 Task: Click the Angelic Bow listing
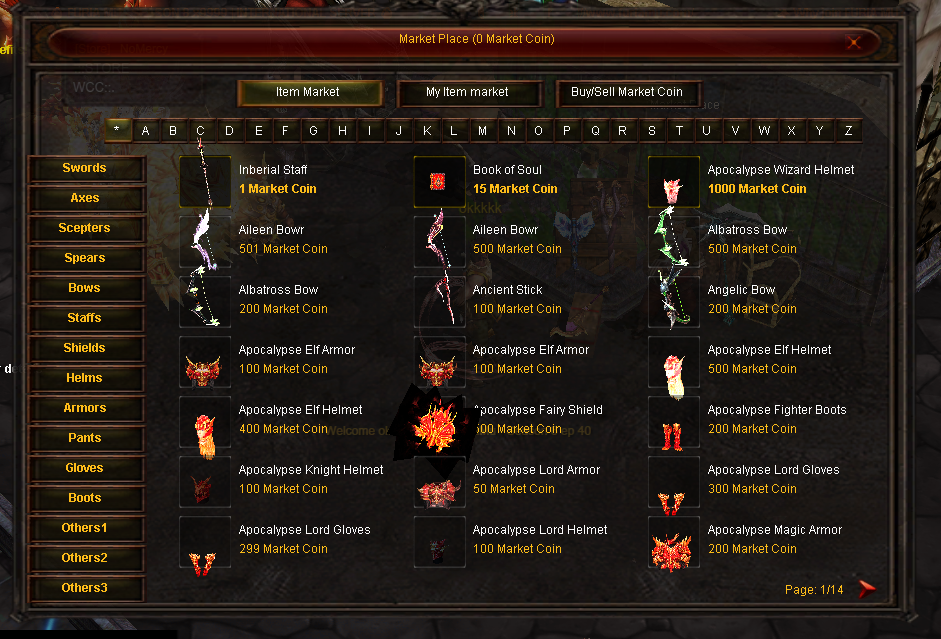coord(741,290)
